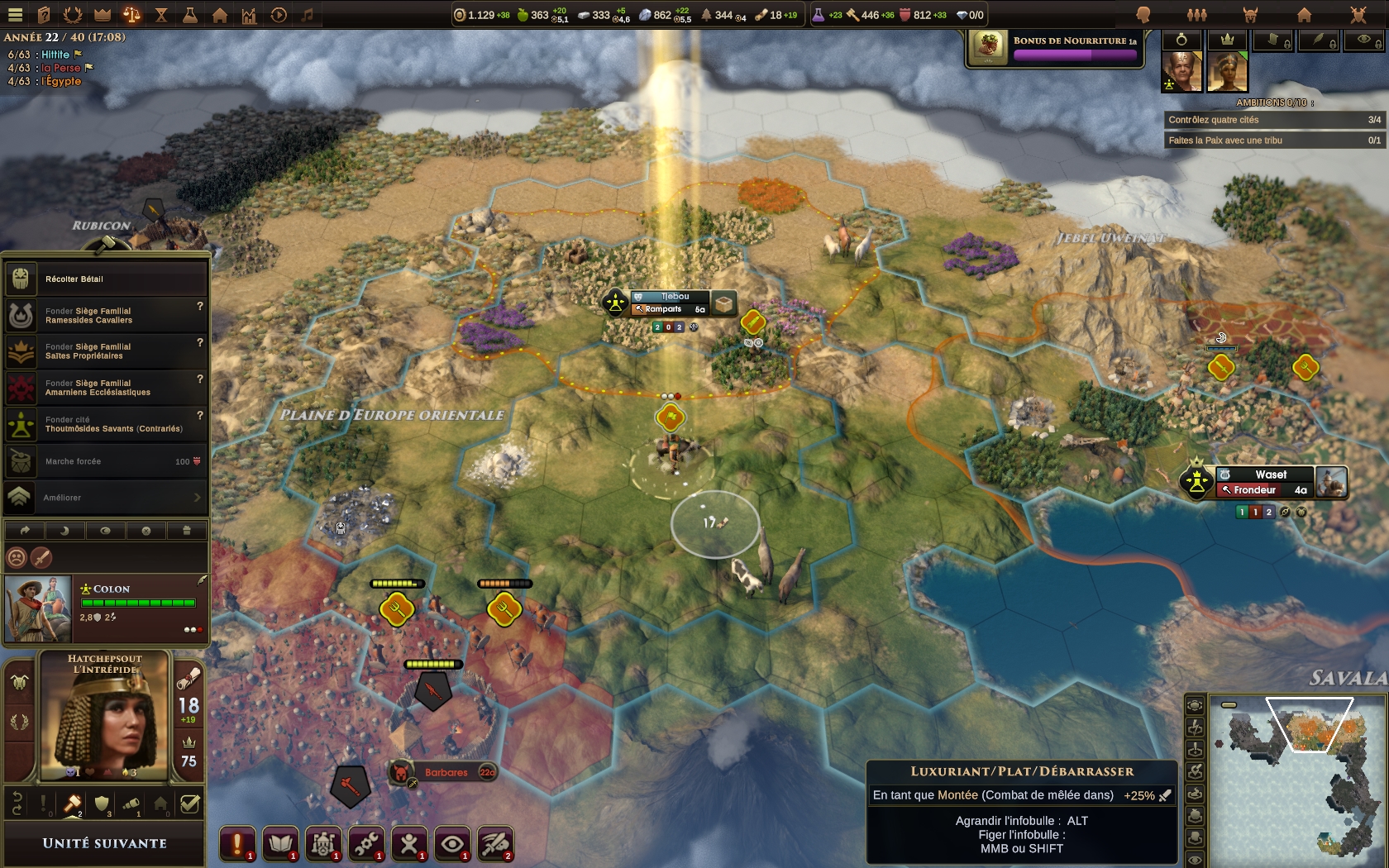Click the Unité Suivante button
Screen dimensions: 1389x868
(104, 843)
